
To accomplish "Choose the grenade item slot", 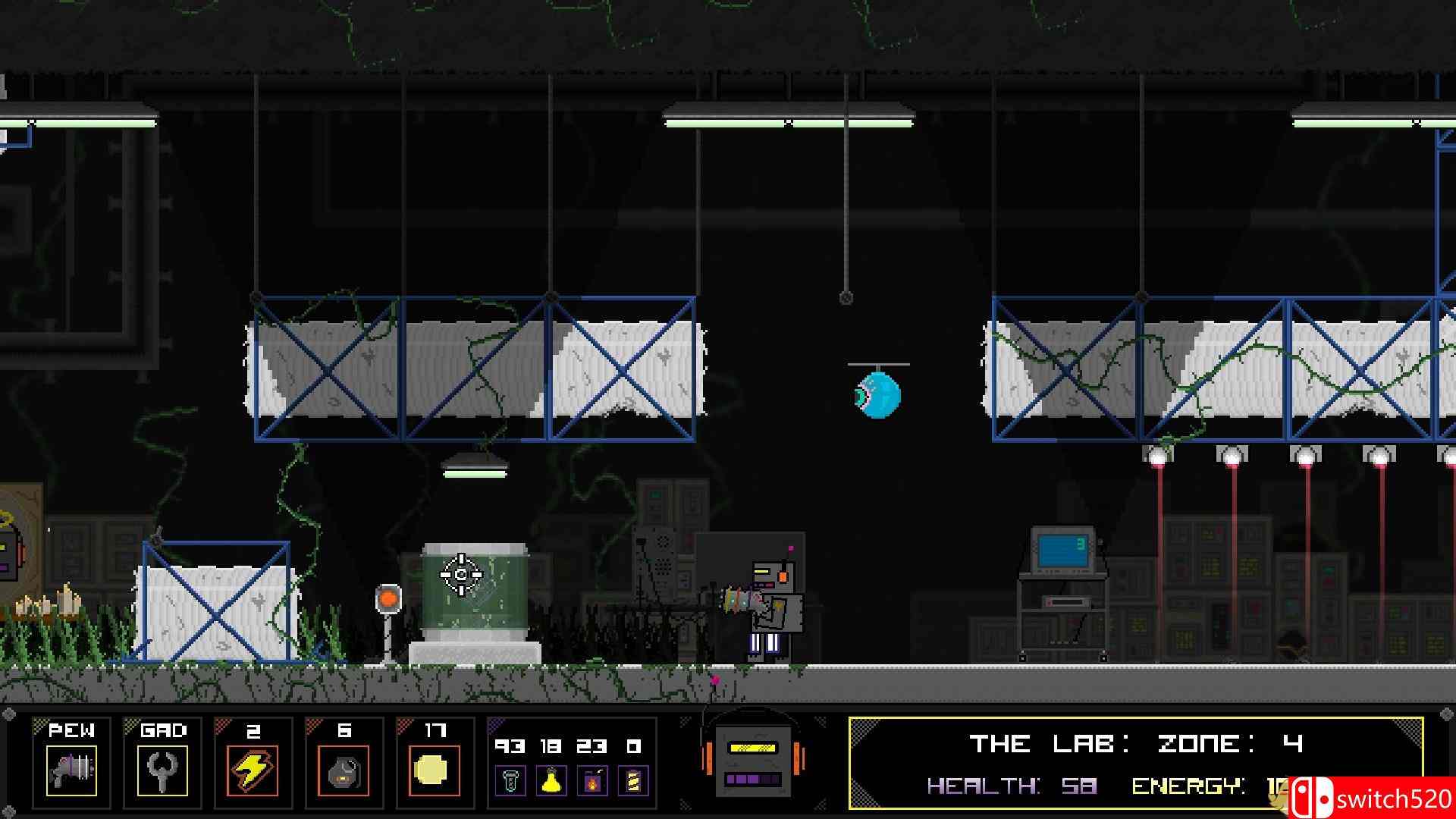I will tap(344, 770).
